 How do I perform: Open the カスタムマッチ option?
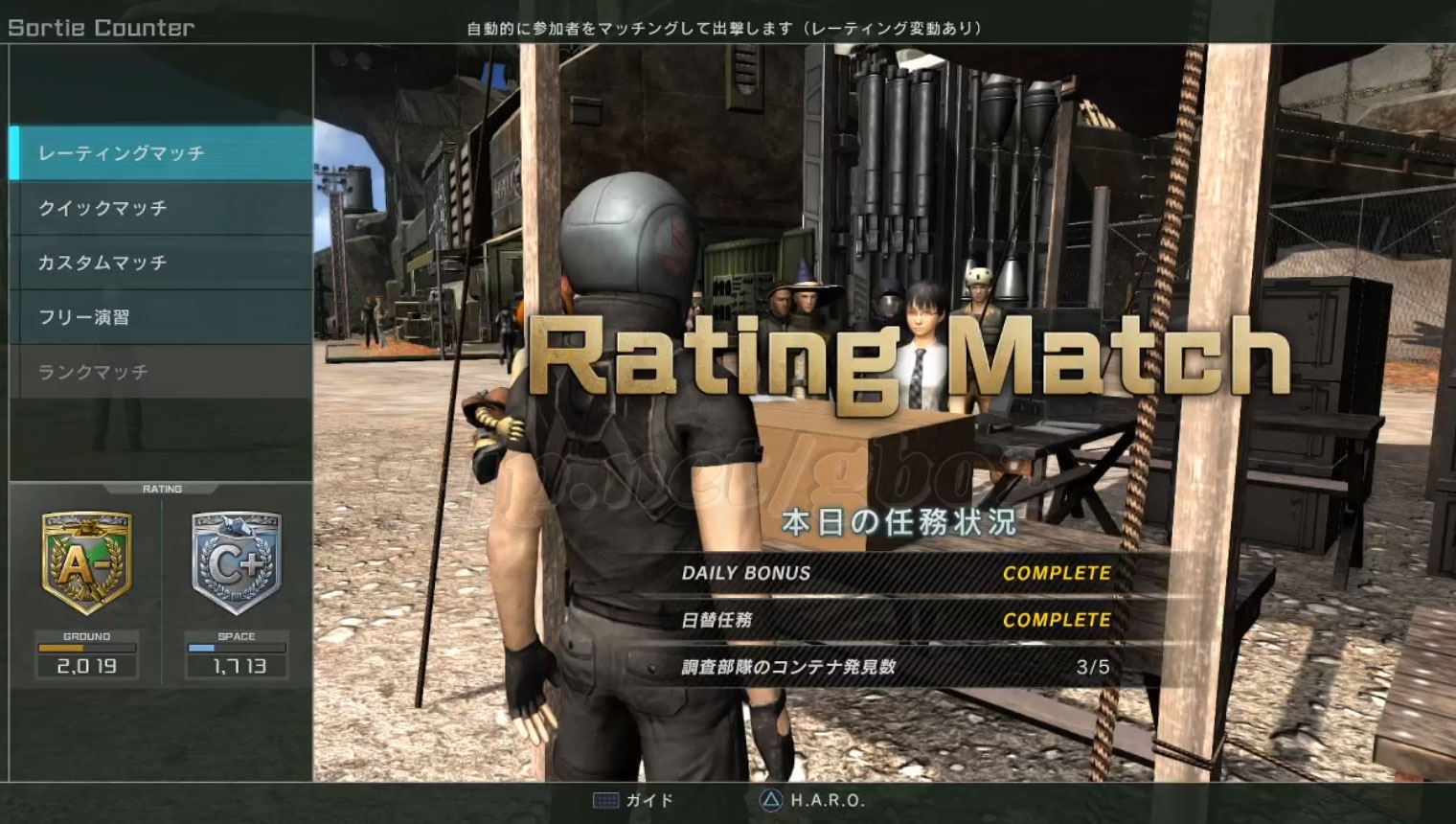pos(161,263)
